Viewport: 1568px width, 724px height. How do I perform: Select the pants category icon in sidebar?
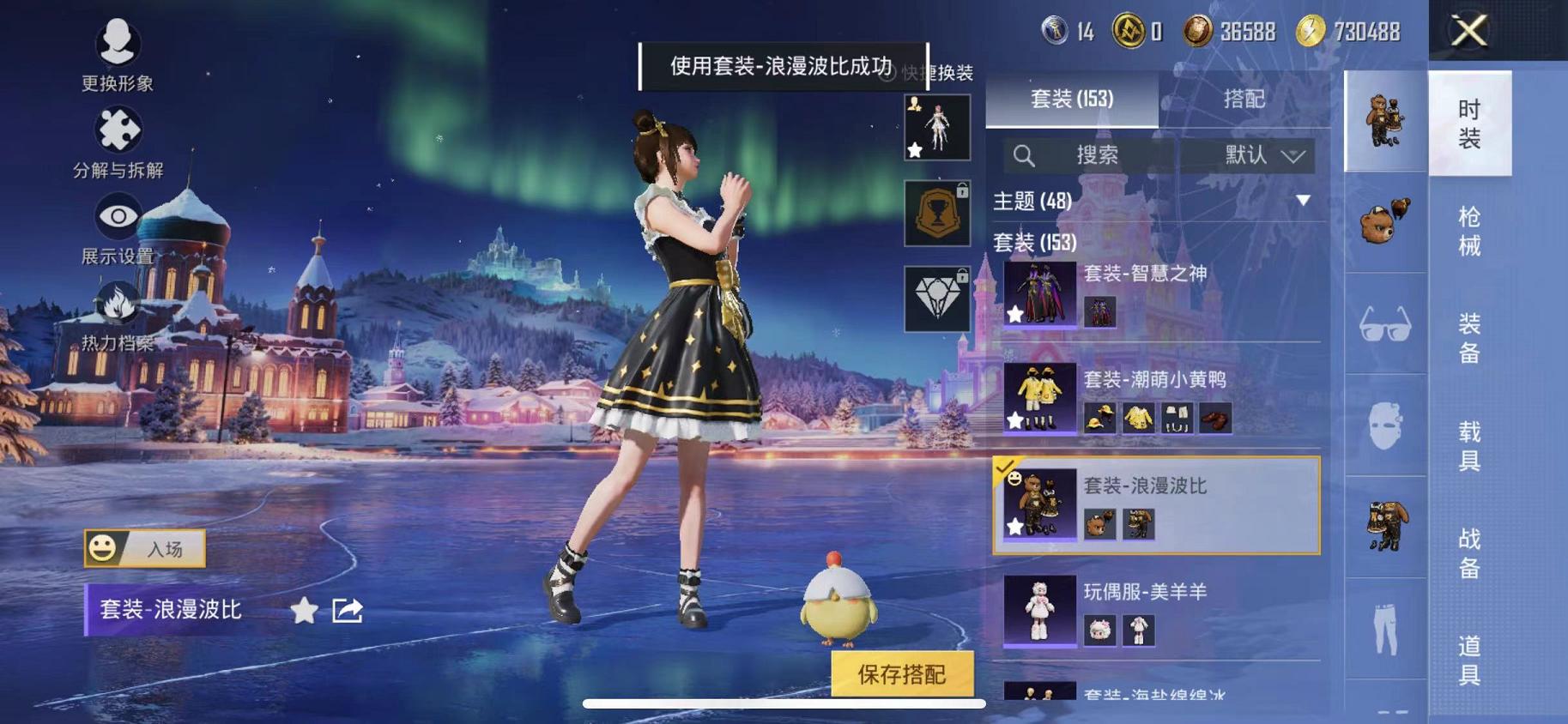pyautogui.click(x=1383, y=630)
